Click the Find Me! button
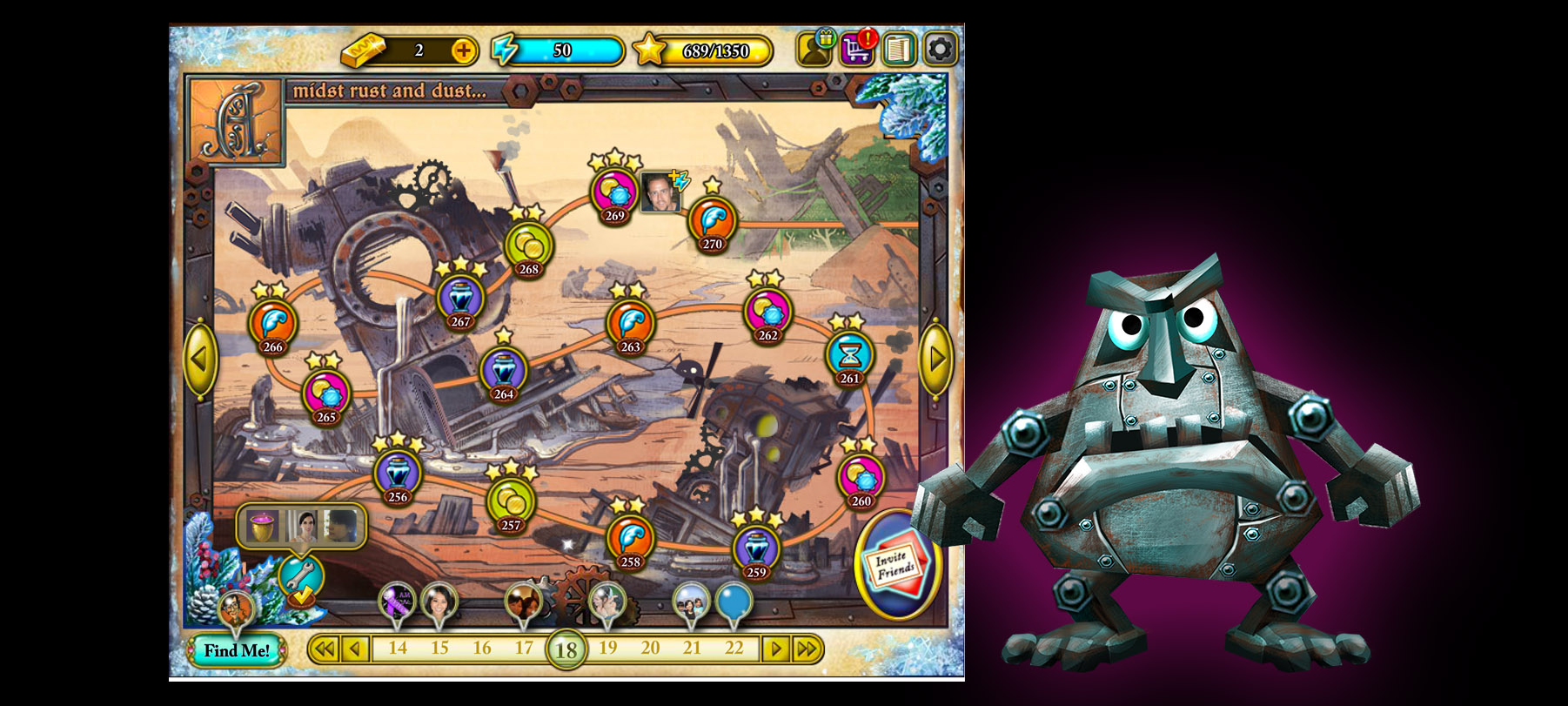This screenshot has height=706, width=1568. pyautogui.click(x=237, y=650)
